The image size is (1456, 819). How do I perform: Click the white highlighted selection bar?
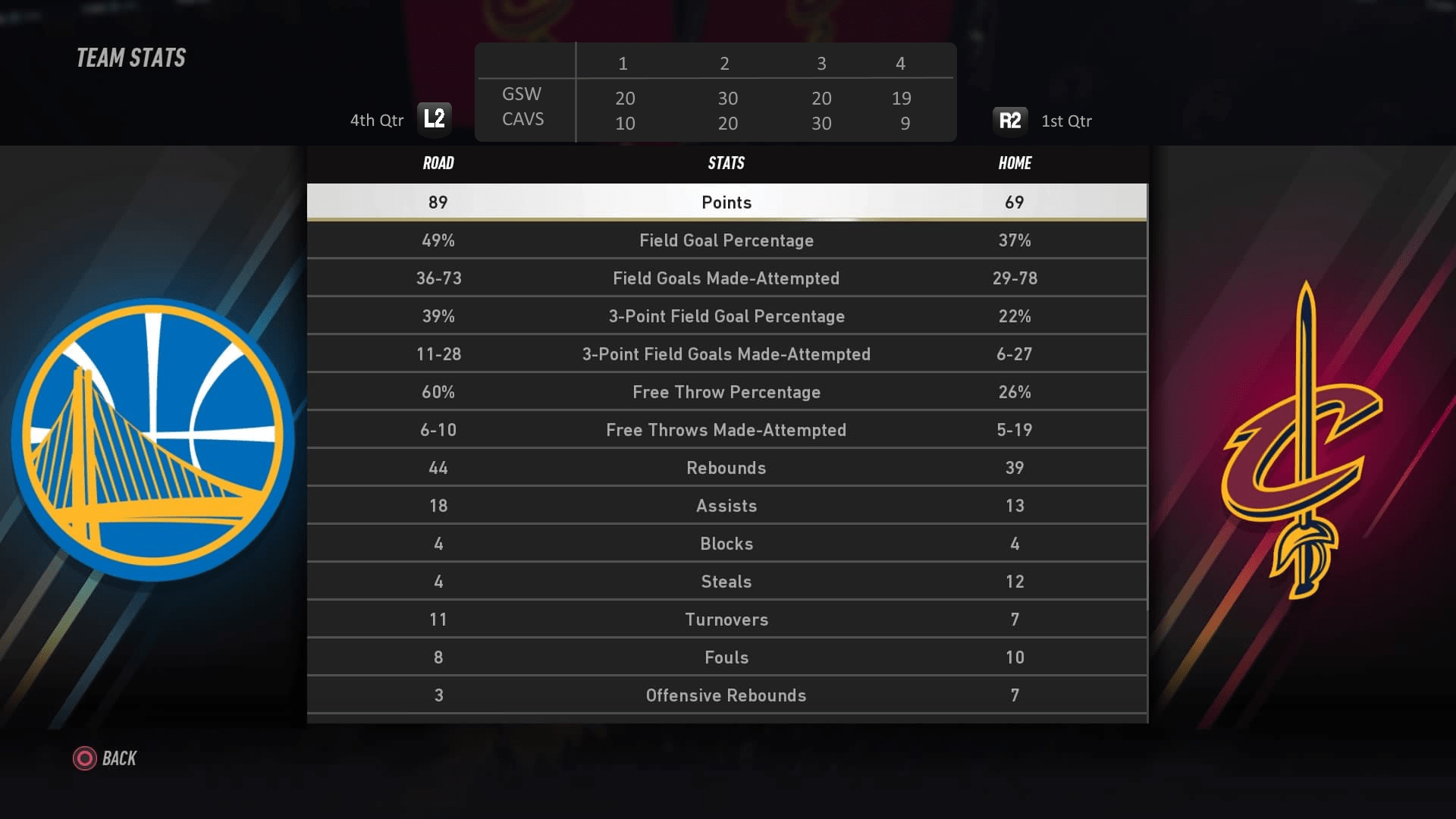coord(726,202)
